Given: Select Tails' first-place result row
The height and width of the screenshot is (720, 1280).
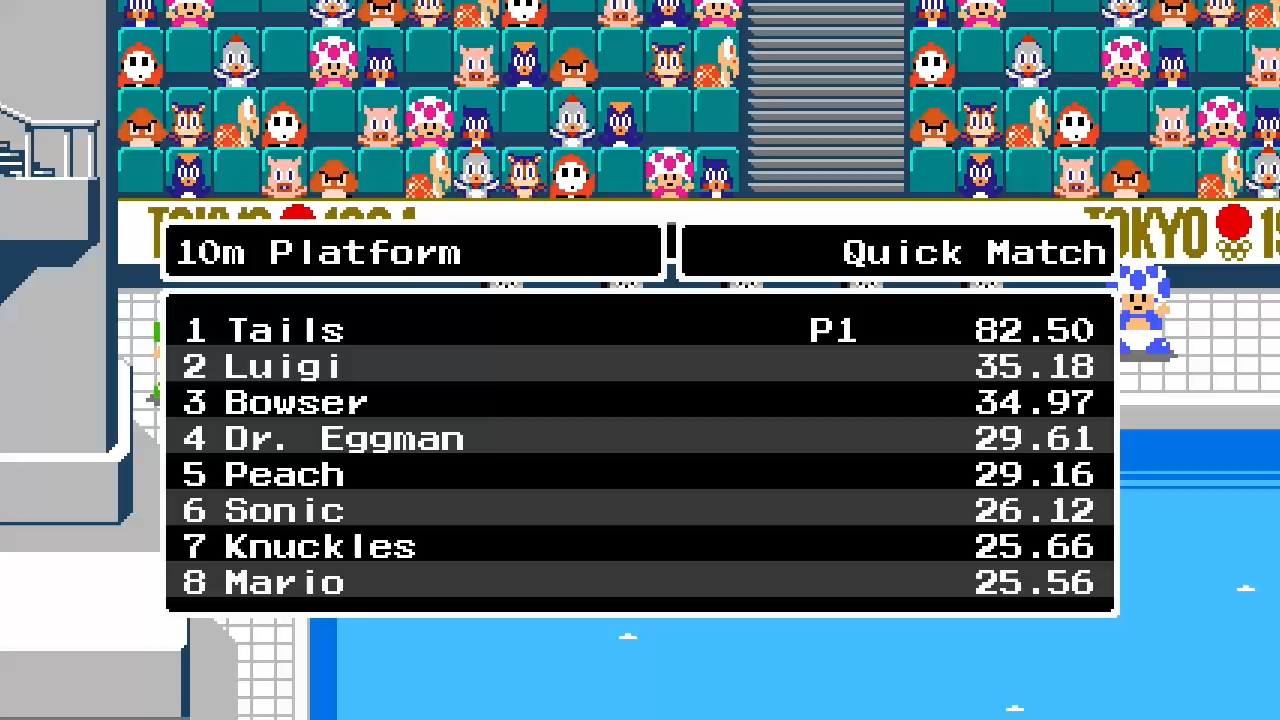Looking at the screenshot, I should (x=640, y=330).
